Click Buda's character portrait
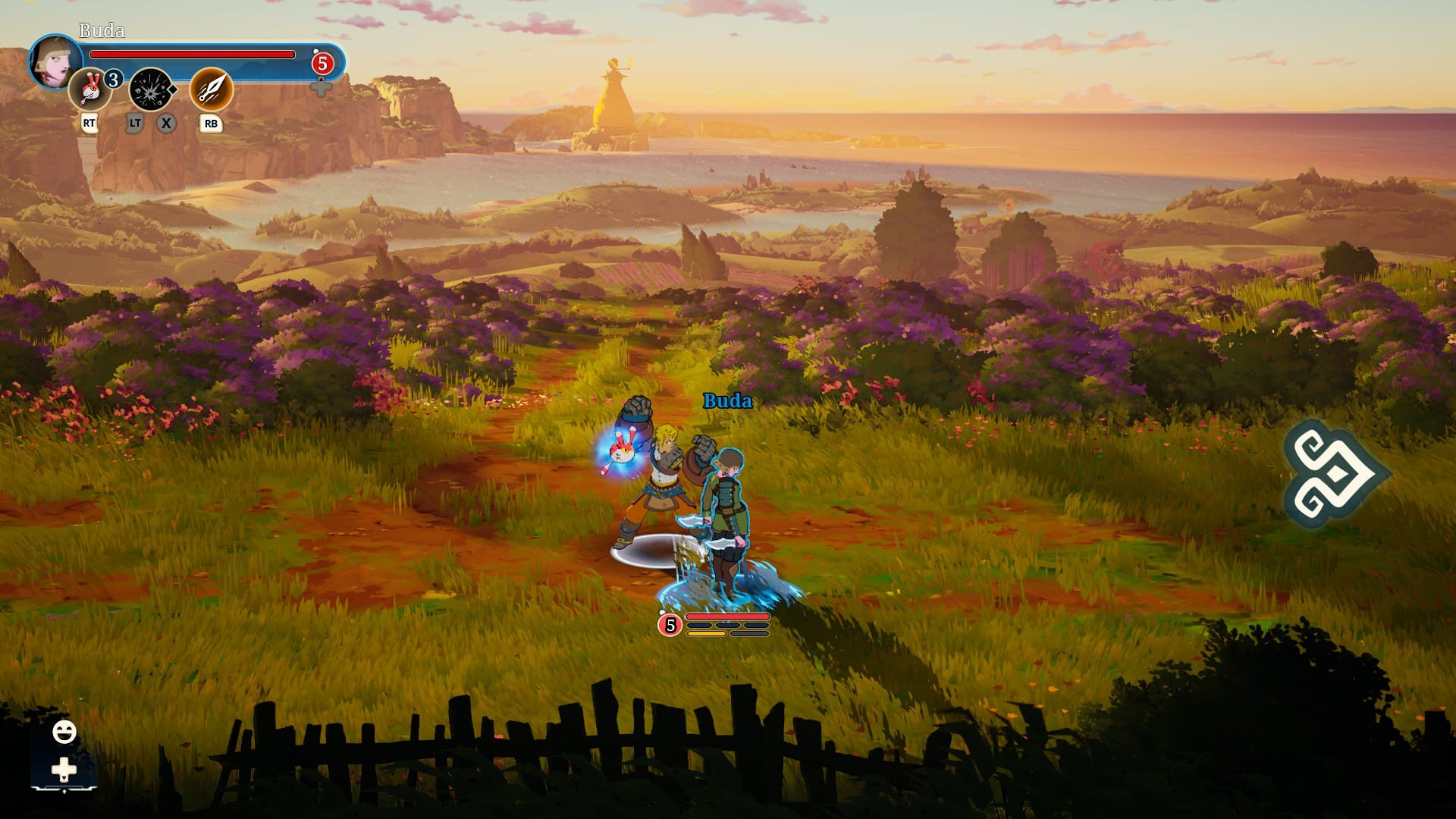1456x819 pixels. [55, 61]
